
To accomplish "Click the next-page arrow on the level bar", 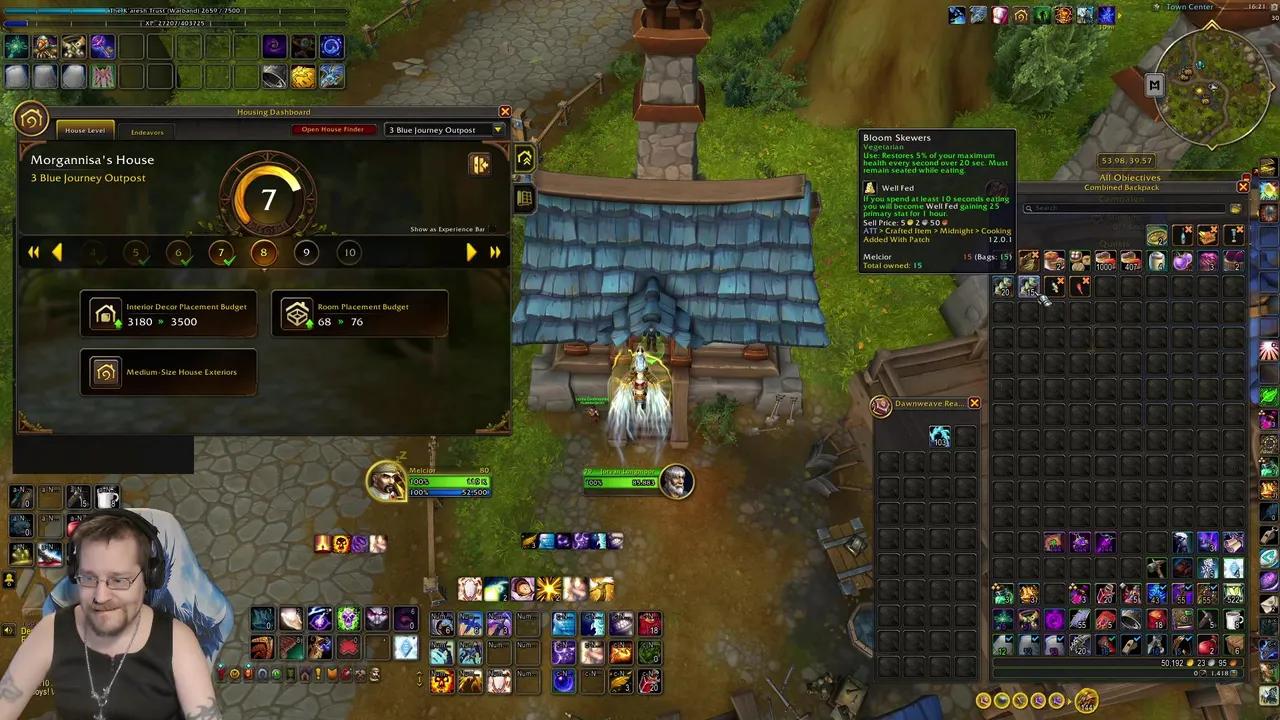I will [471, 252].
